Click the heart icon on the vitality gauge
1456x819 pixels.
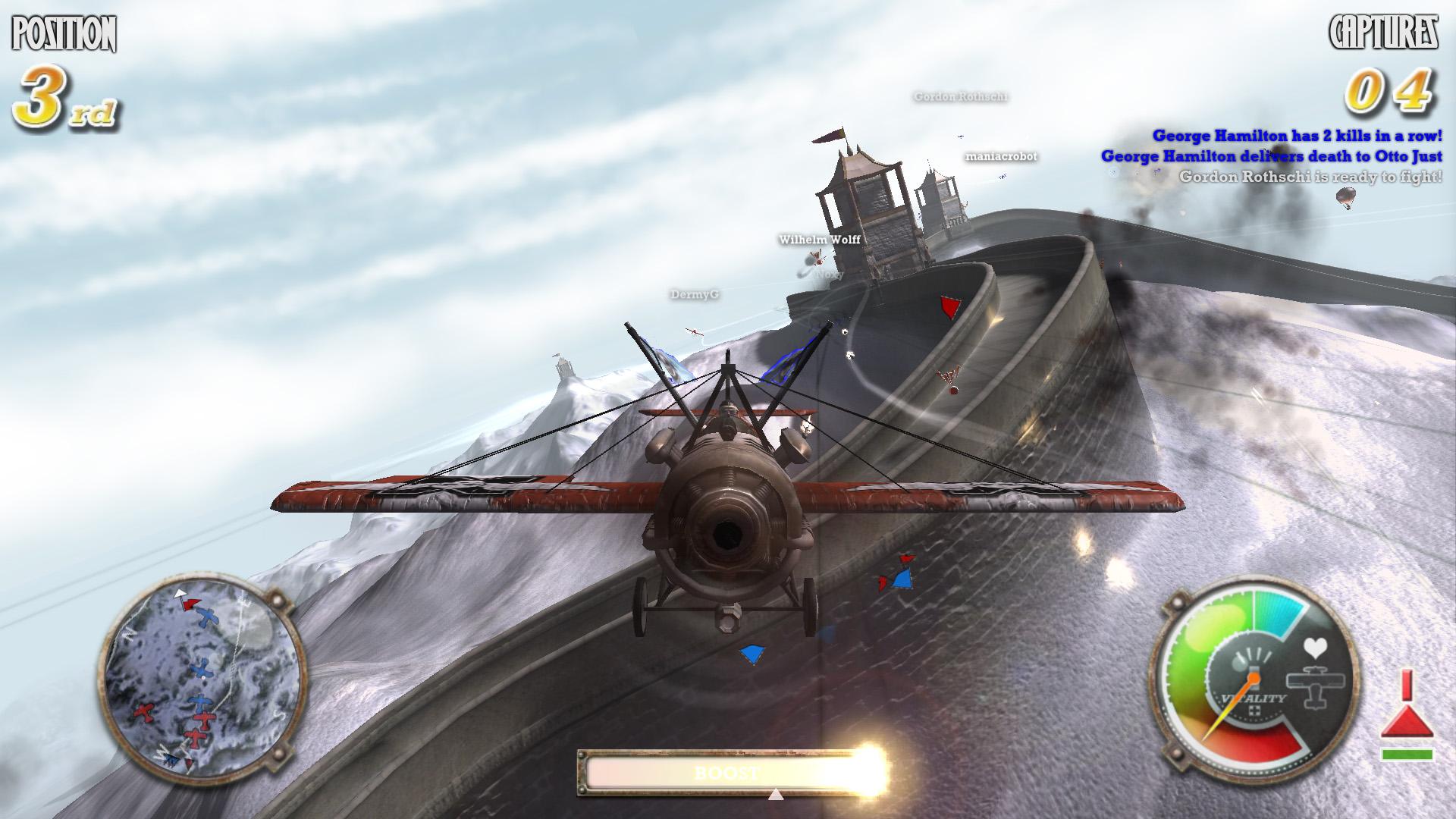pos(1316,648)
